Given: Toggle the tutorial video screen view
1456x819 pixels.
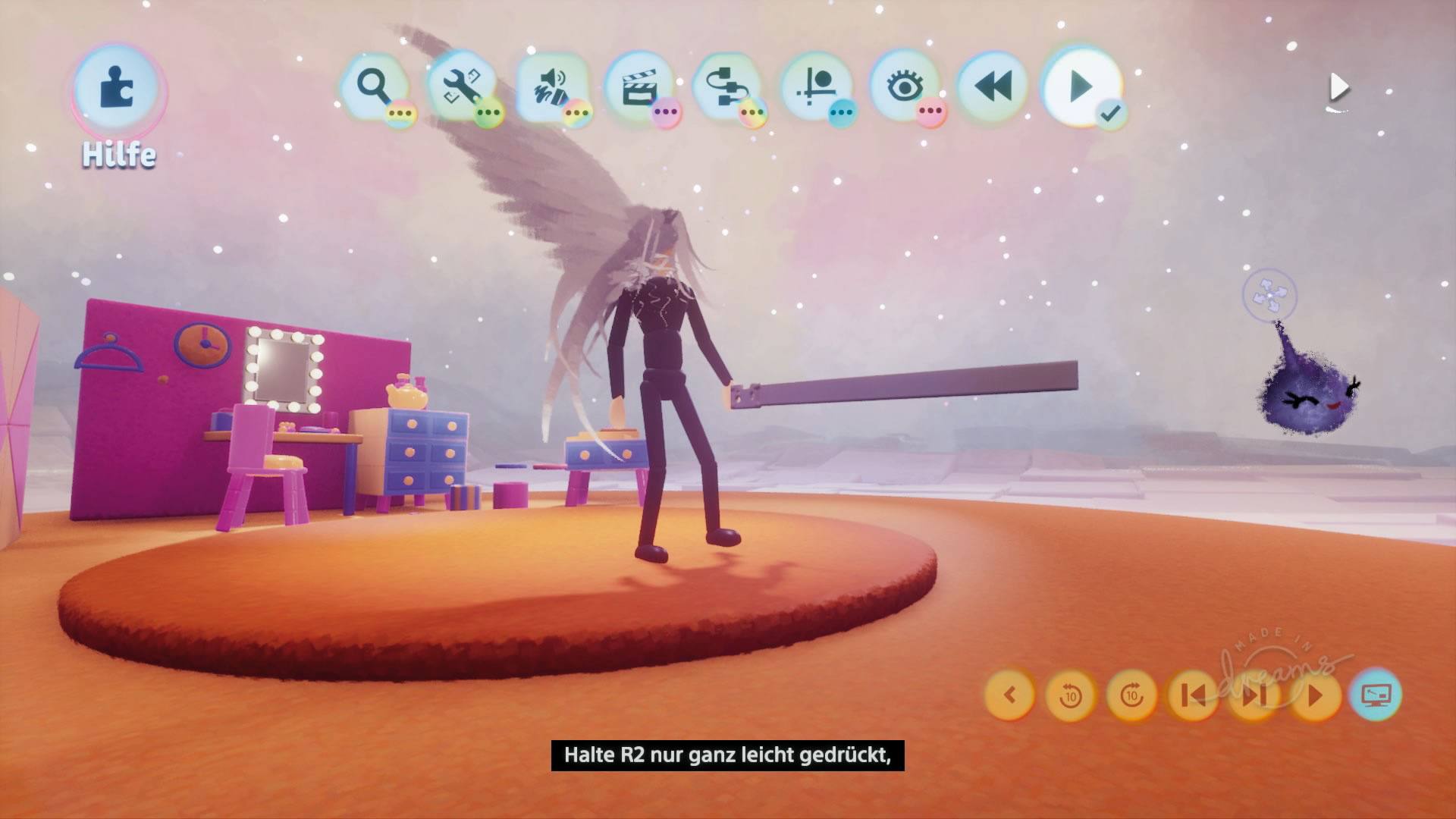Looking at the screenshot, I should pos(1376,695).
